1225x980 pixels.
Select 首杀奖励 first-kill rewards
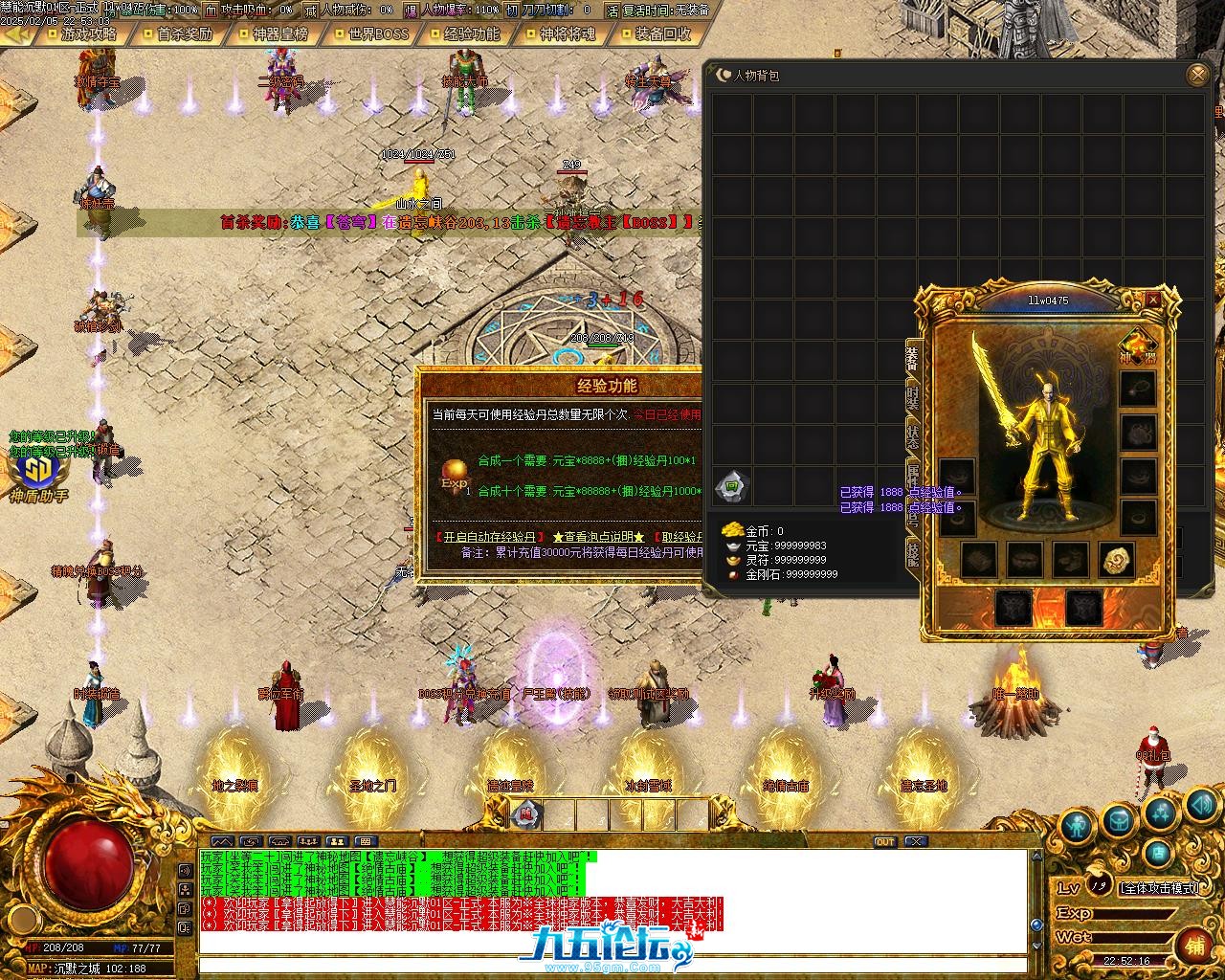[184, 34]
